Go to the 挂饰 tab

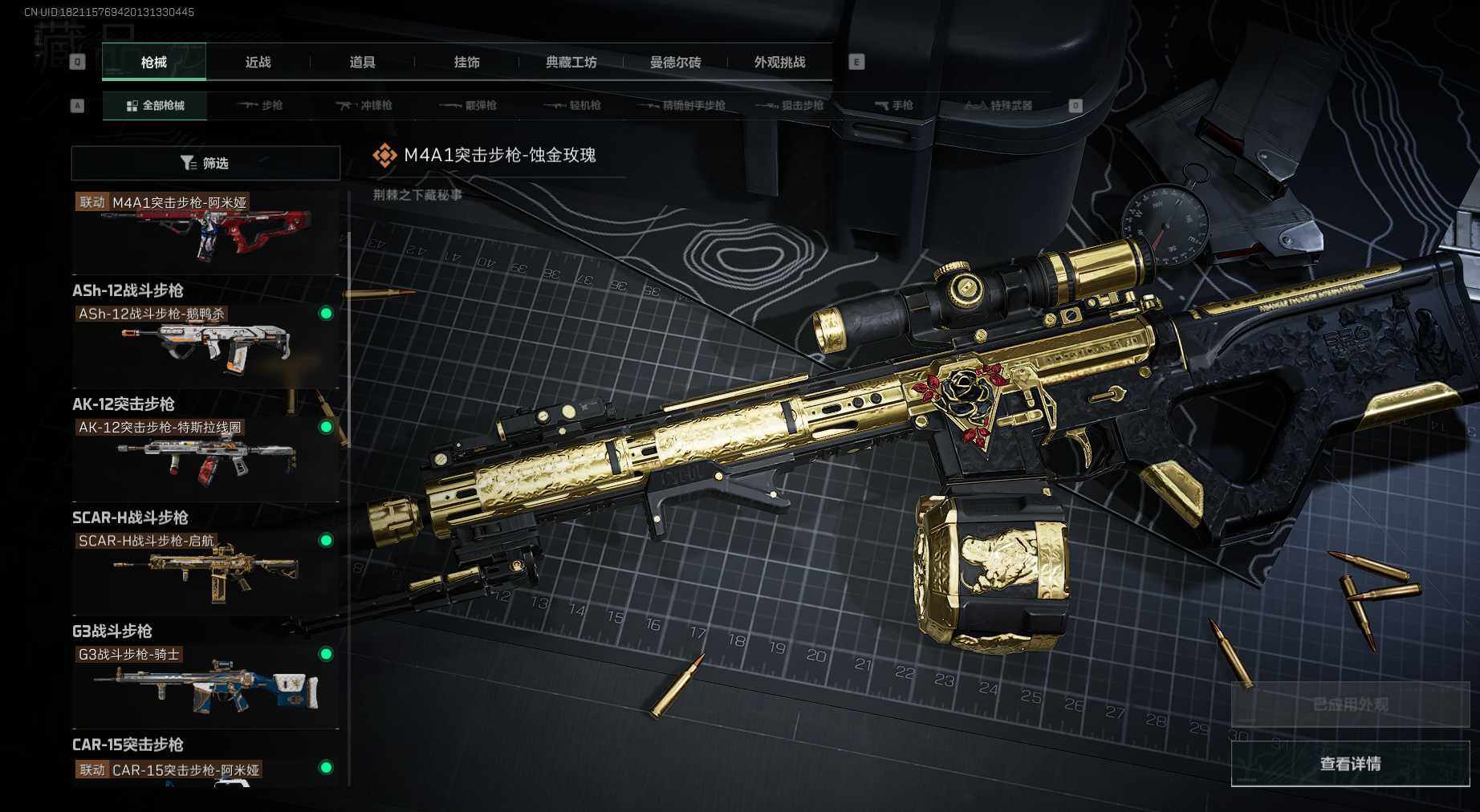pos(466,62)
